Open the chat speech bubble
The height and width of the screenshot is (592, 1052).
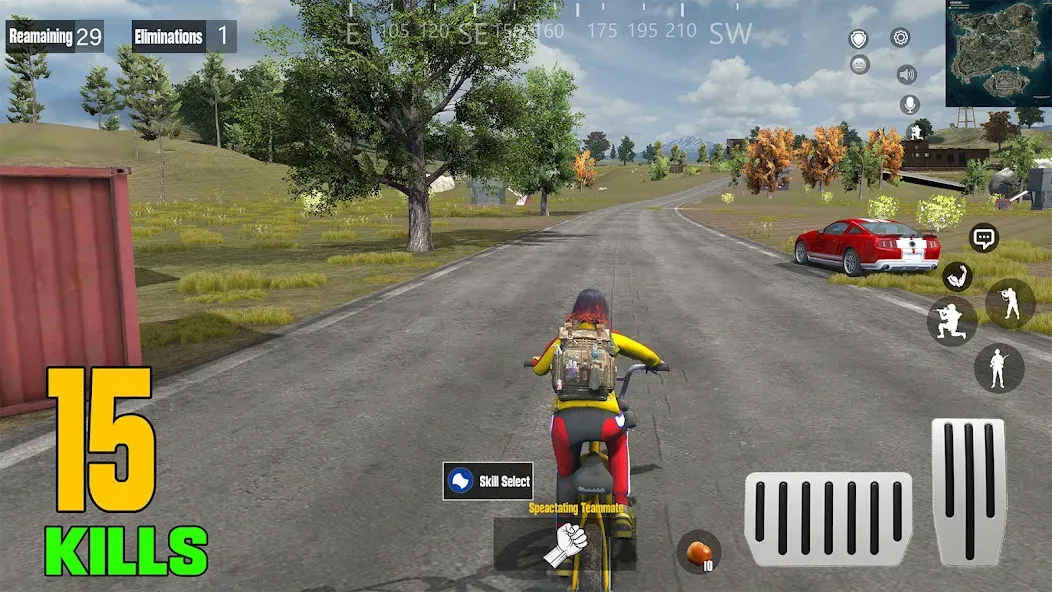click(984, 238)
